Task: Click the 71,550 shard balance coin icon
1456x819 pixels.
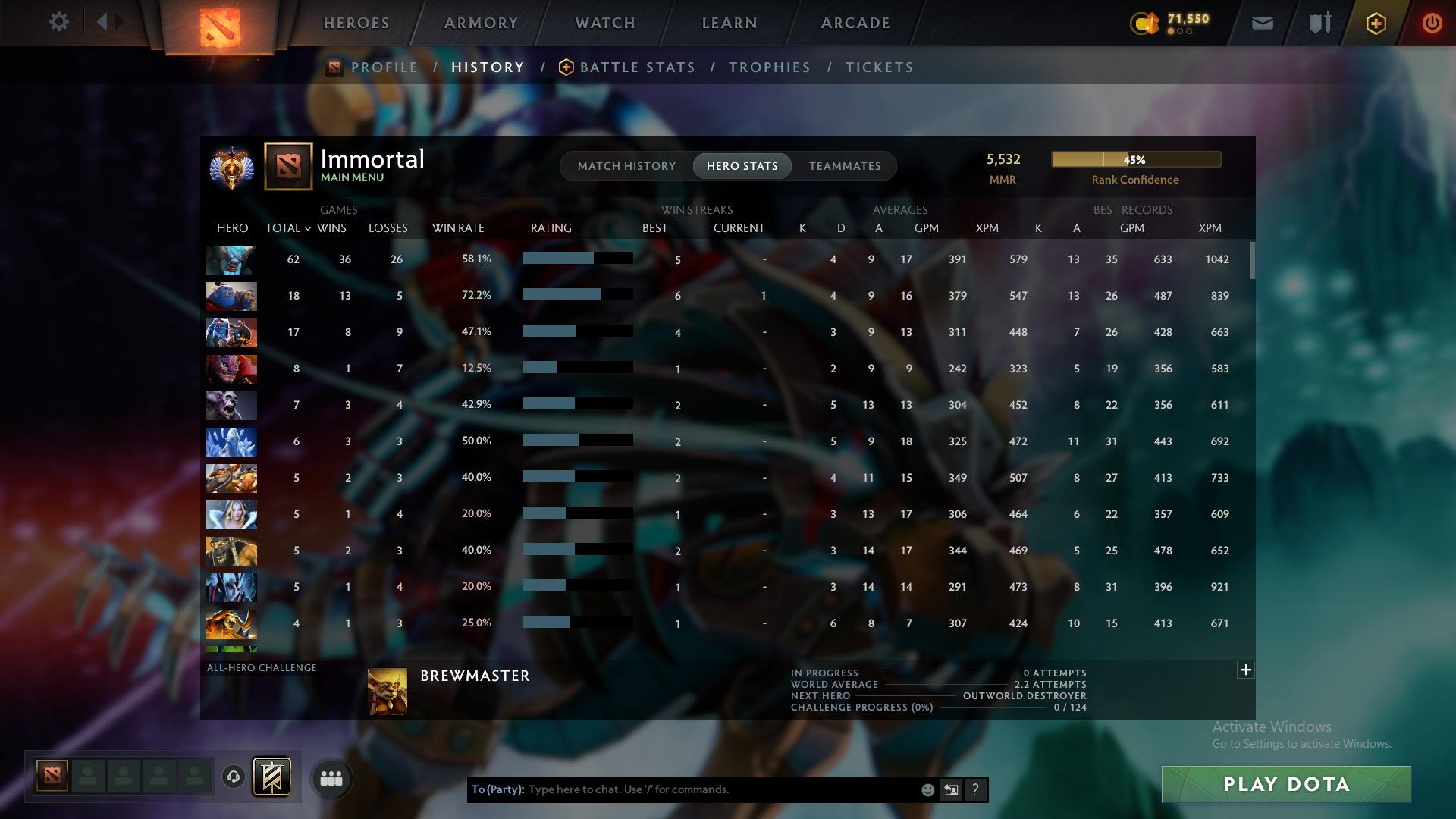Action: tap(1144, 24)
